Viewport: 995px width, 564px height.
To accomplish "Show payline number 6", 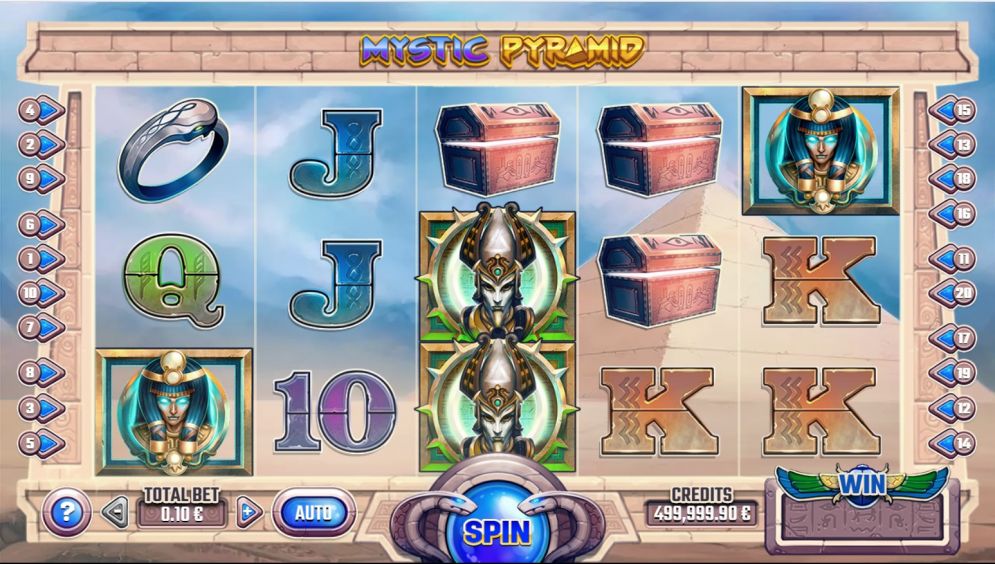I will click(40, 225).
